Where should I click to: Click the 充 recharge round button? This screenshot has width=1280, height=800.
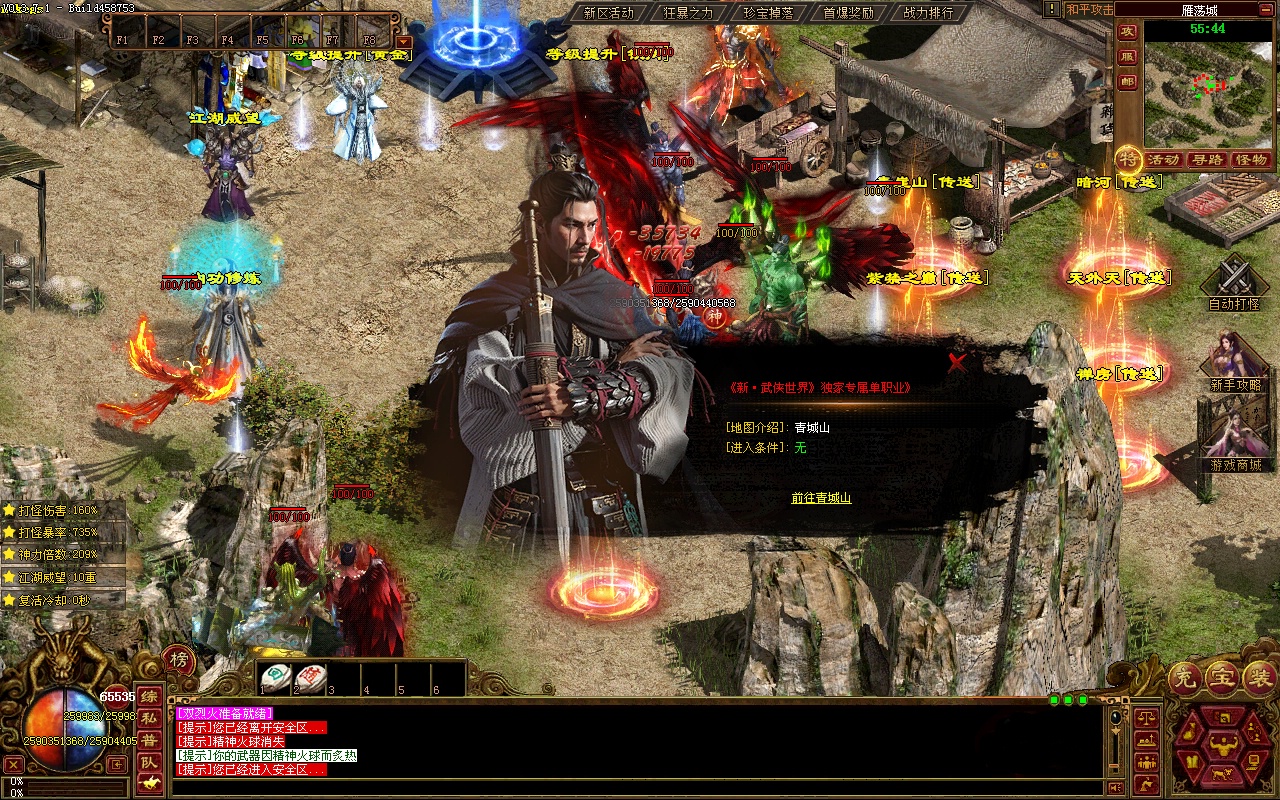click(x=1185, y=679)
